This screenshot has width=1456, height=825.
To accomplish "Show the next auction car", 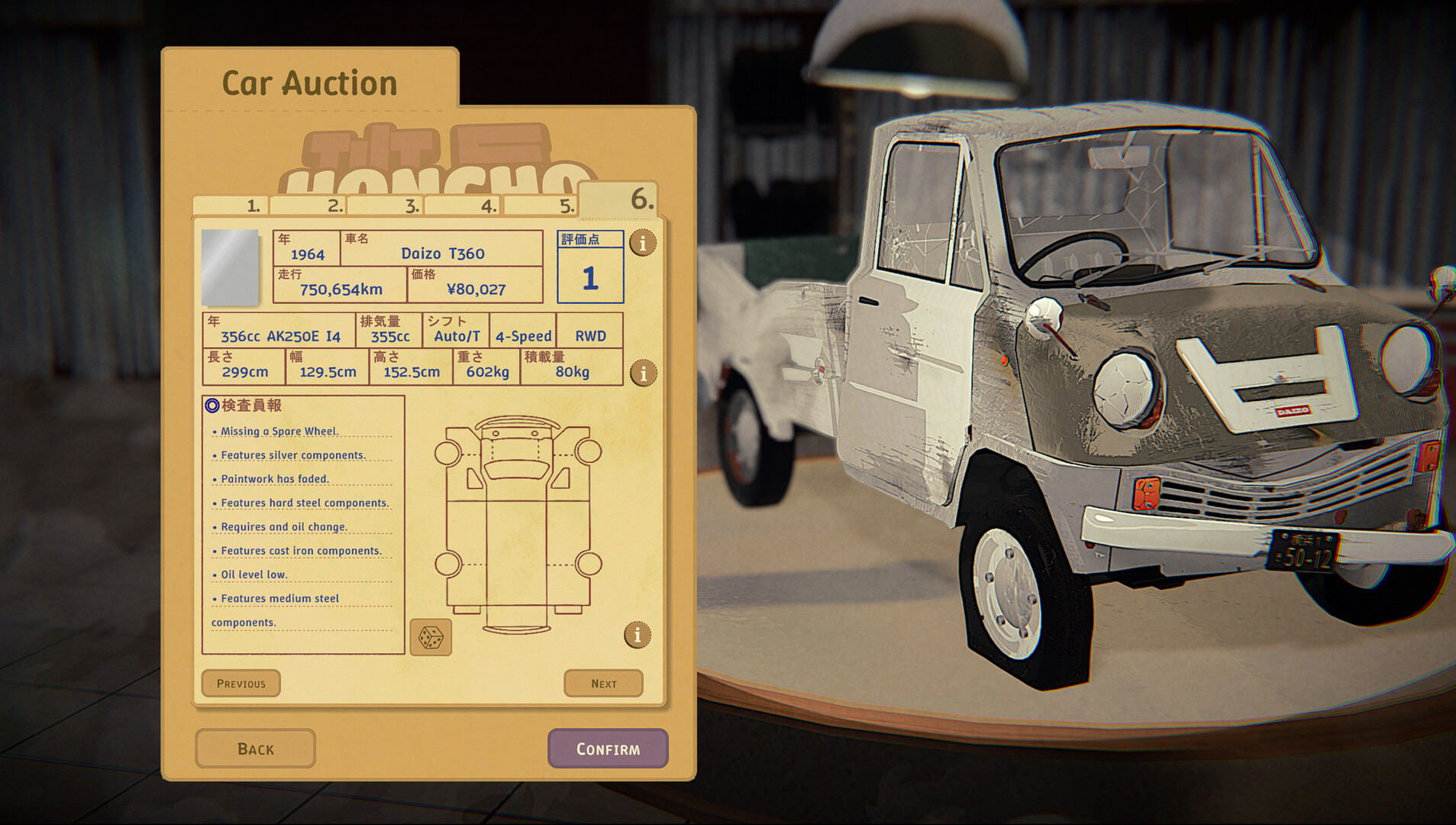I will click(603, 684).
